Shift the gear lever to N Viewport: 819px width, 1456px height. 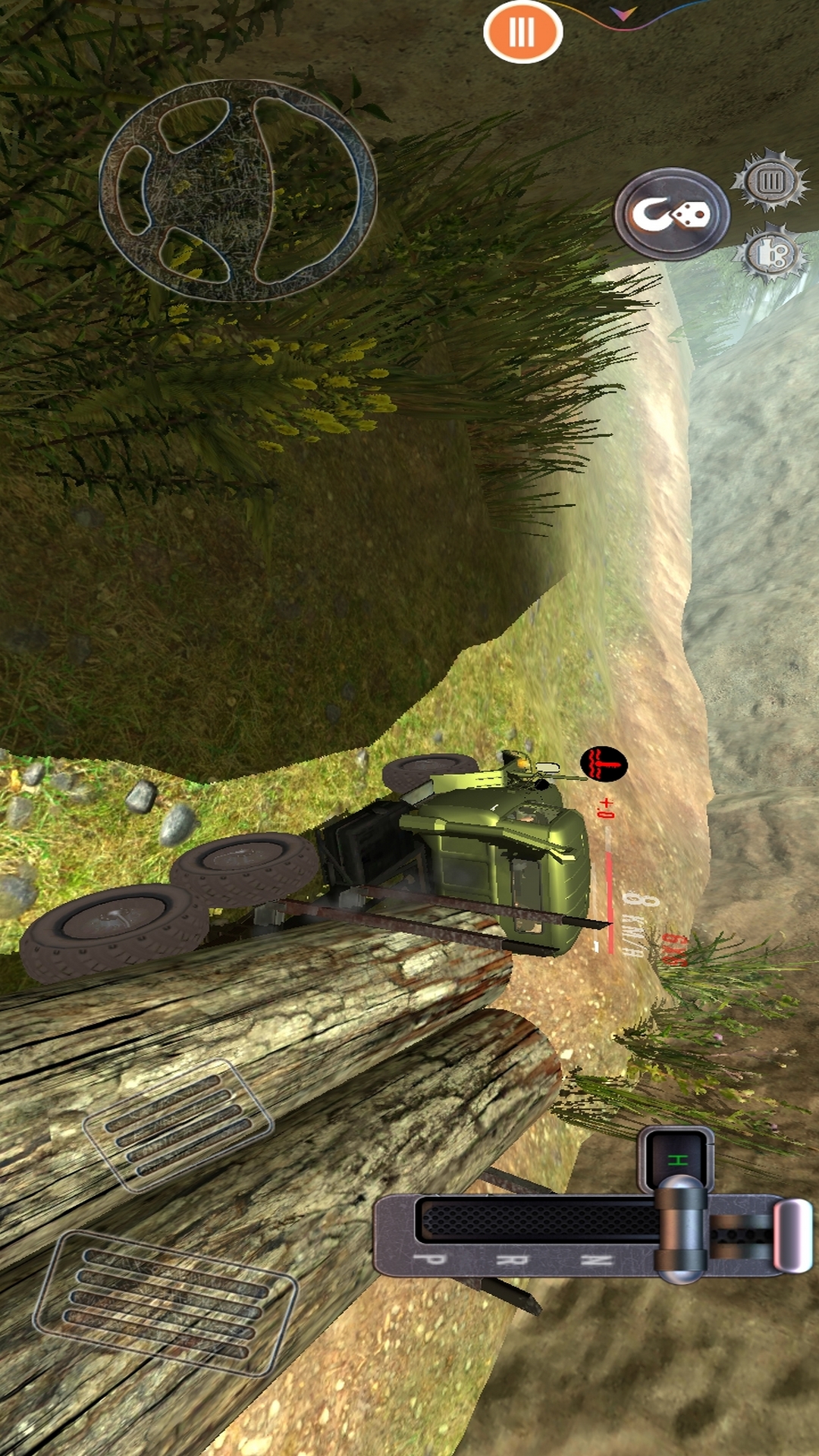596,1260
